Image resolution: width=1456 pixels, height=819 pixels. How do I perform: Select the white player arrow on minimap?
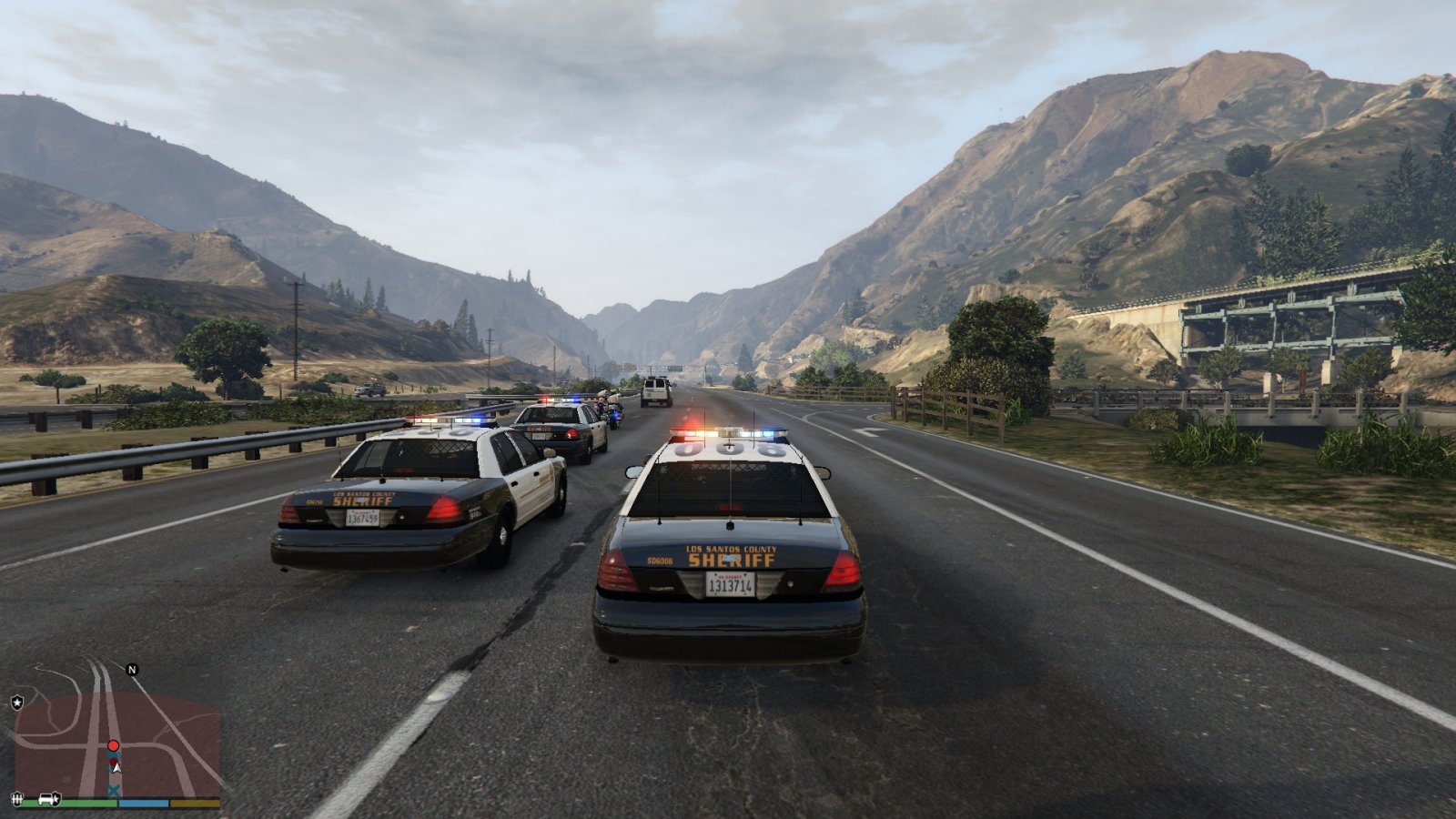[x=115, y=769]
